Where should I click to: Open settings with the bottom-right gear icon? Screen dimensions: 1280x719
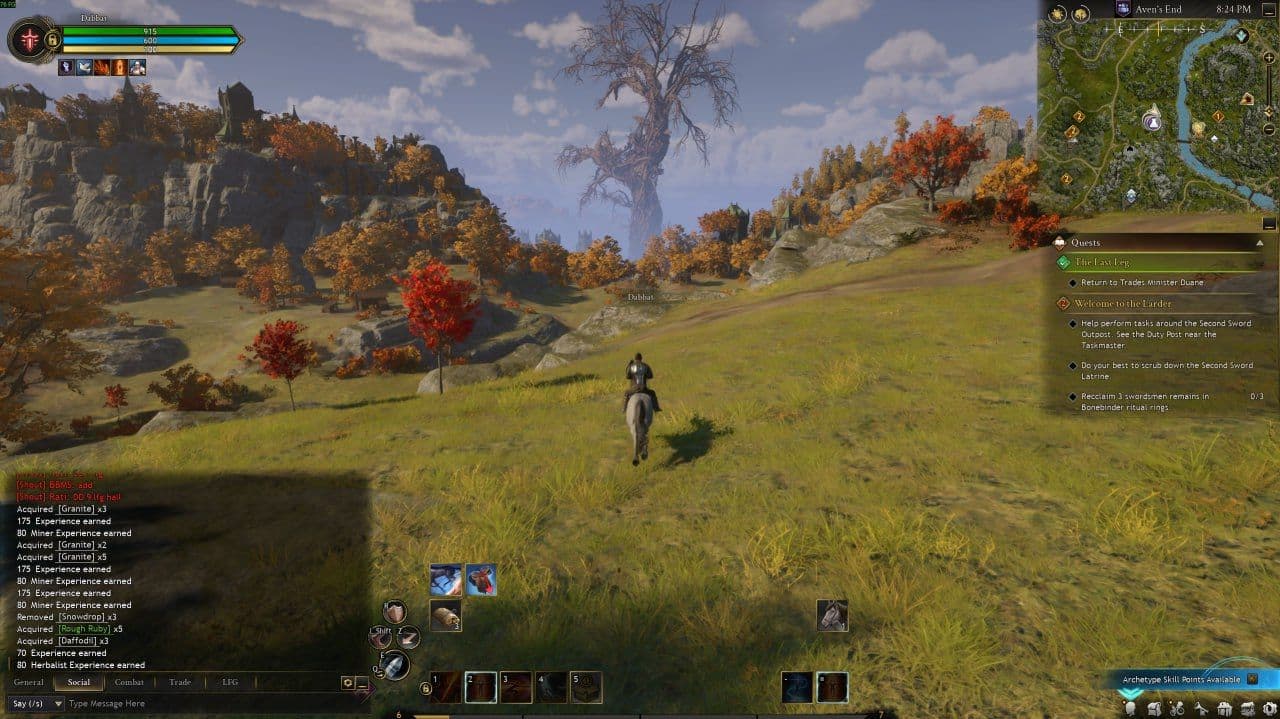tap(1270, 709)
